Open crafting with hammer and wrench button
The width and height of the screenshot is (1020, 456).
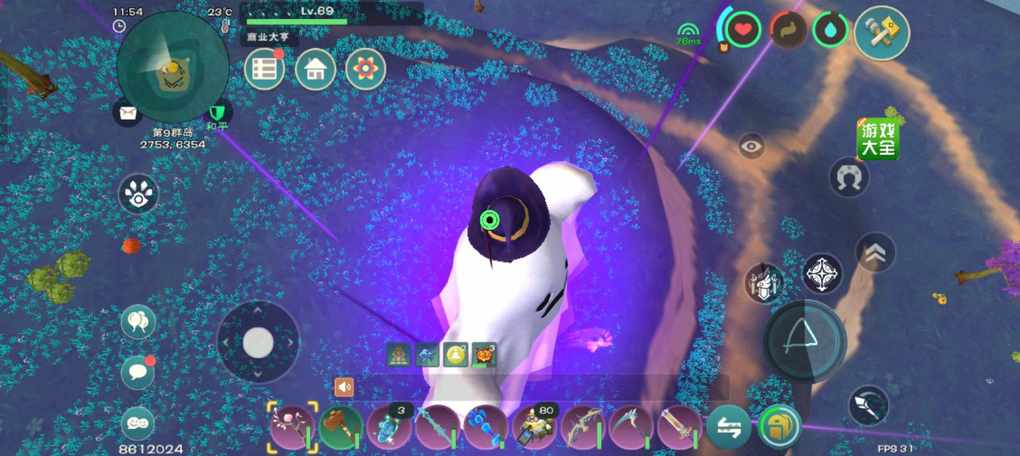pyautogui.click(x=882, y=32)
